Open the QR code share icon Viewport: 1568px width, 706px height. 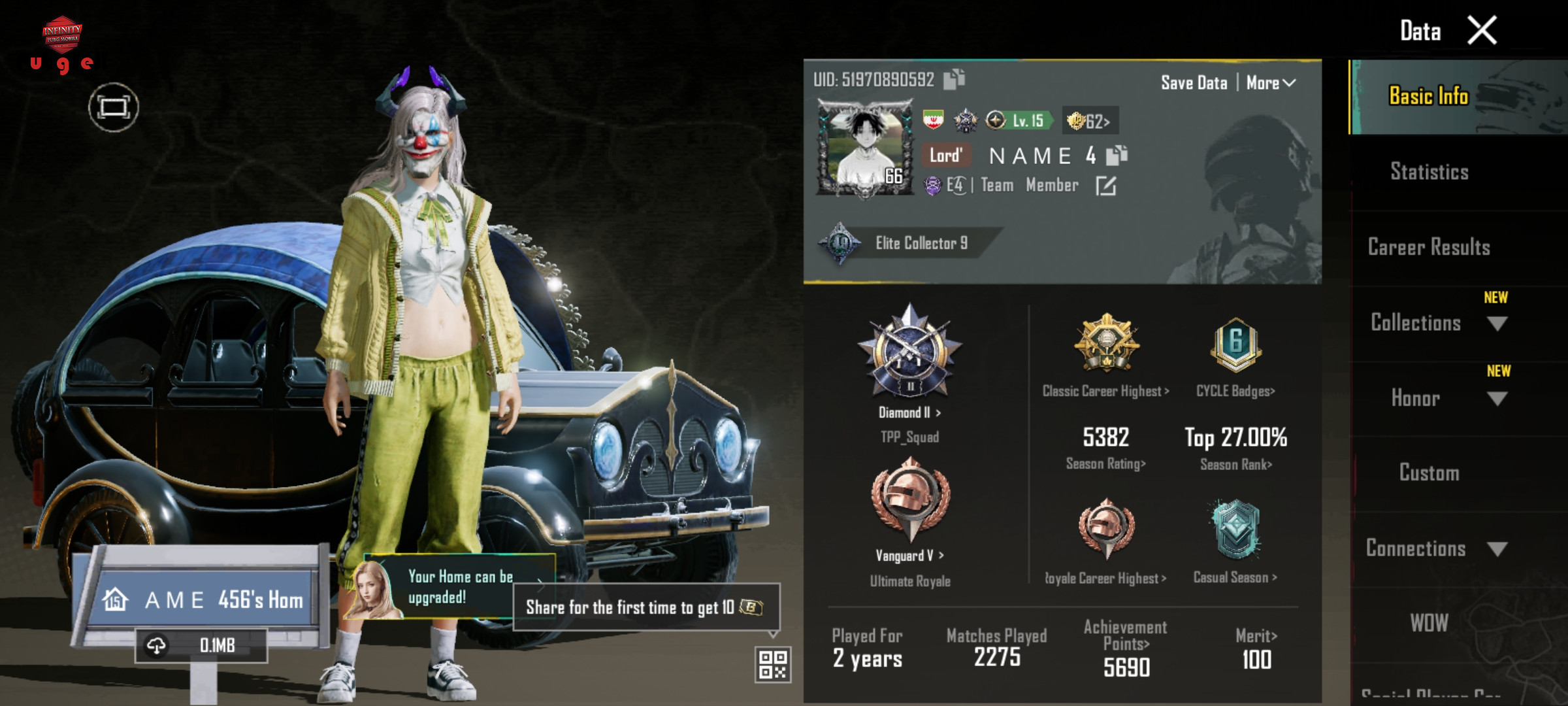773,664
